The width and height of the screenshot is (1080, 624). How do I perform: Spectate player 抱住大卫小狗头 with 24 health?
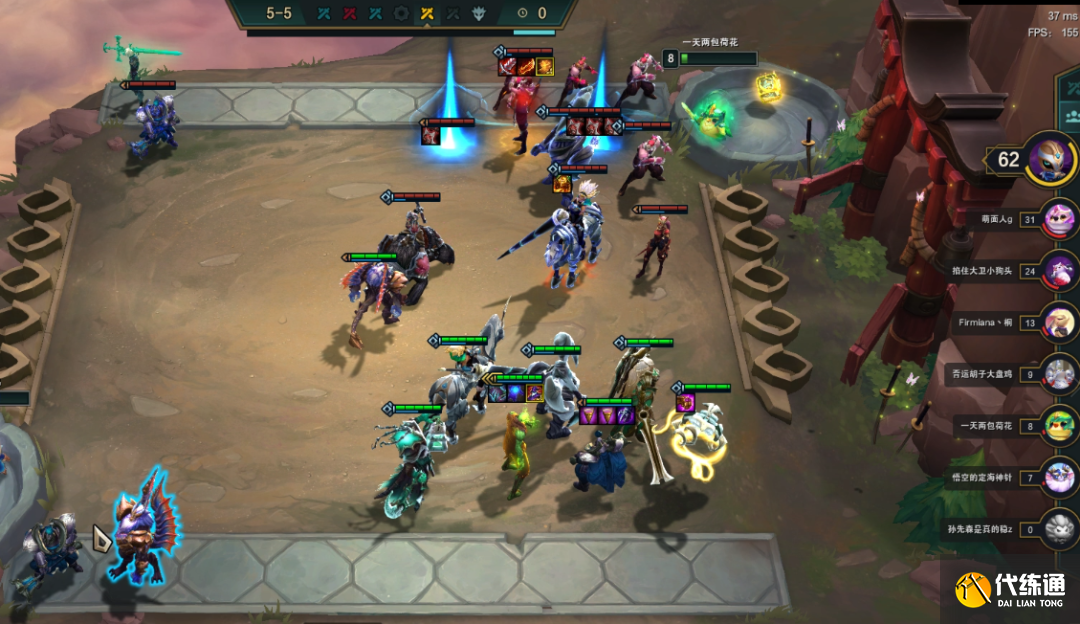pyautogui.click(x=1058, y=270)
